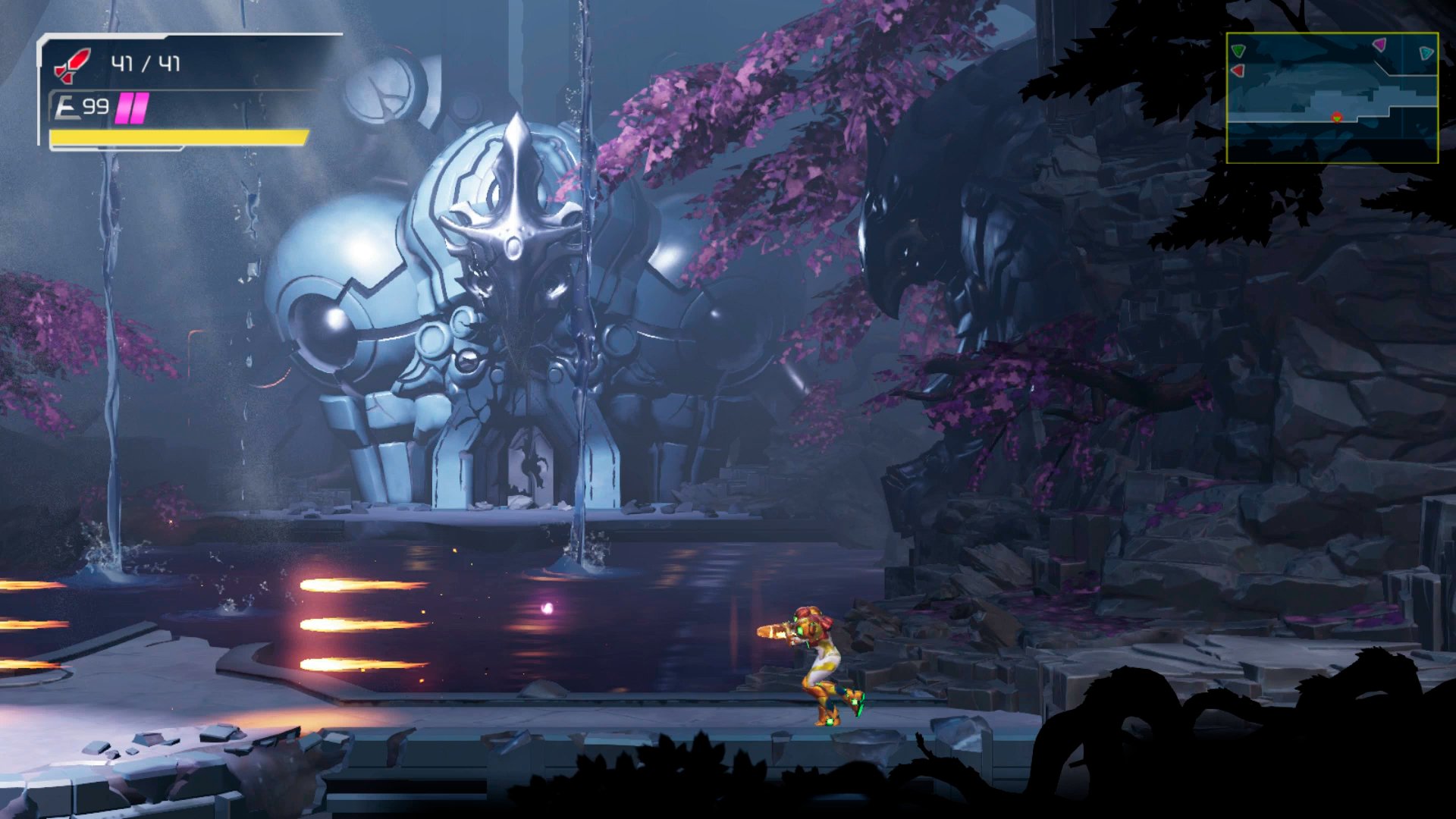
Task: Select the red missile weapon icon
Action: point(73,65)
